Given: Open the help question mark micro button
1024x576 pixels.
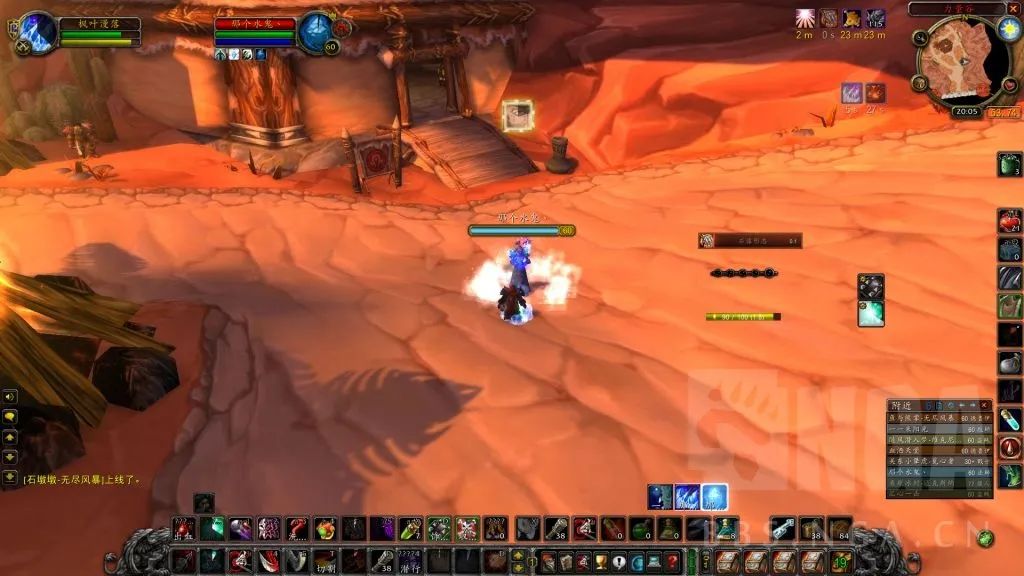Looking at the screenshot, I should (672, 561).
